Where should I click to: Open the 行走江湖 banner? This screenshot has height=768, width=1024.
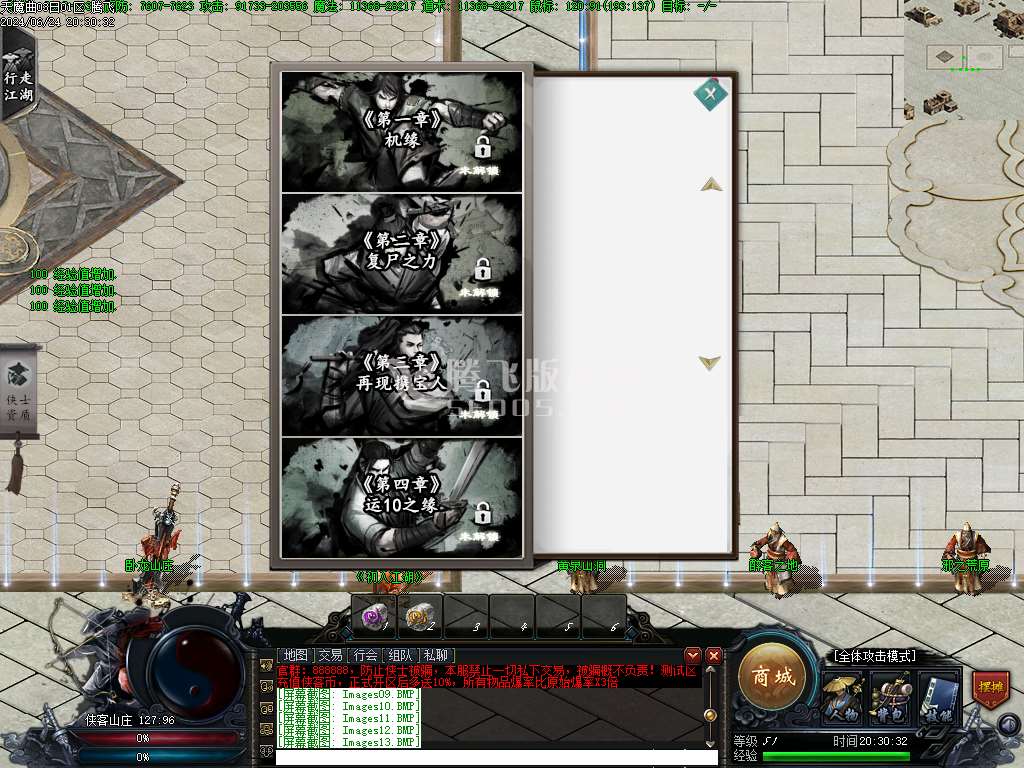coord(17,77)
